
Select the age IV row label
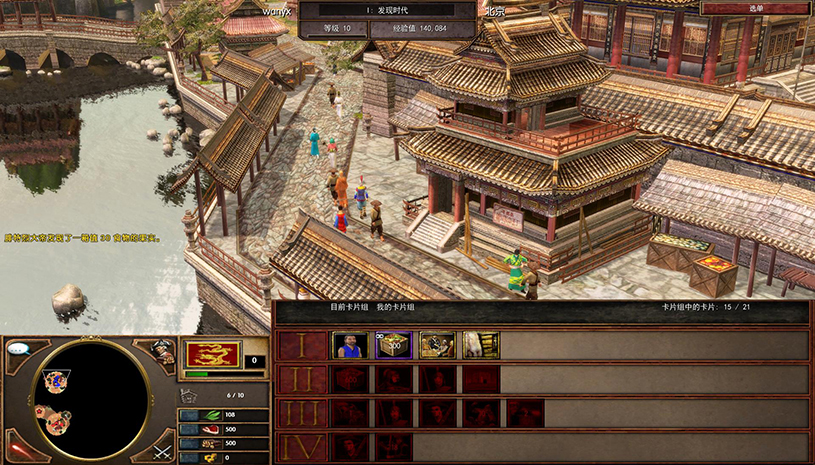(x=300, y=447)
